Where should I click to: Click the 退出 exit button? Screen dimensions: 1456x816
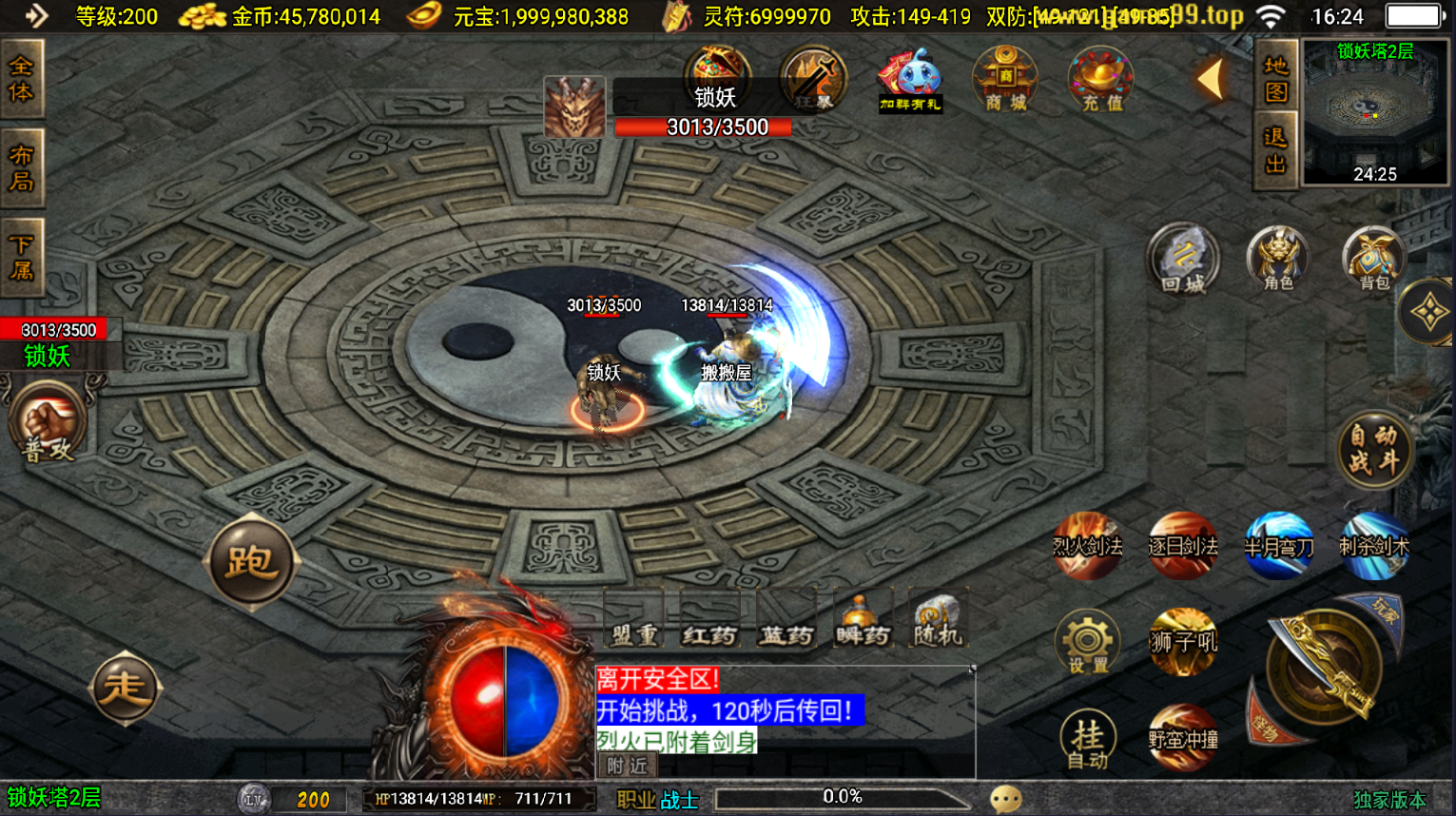[1275, 151]
